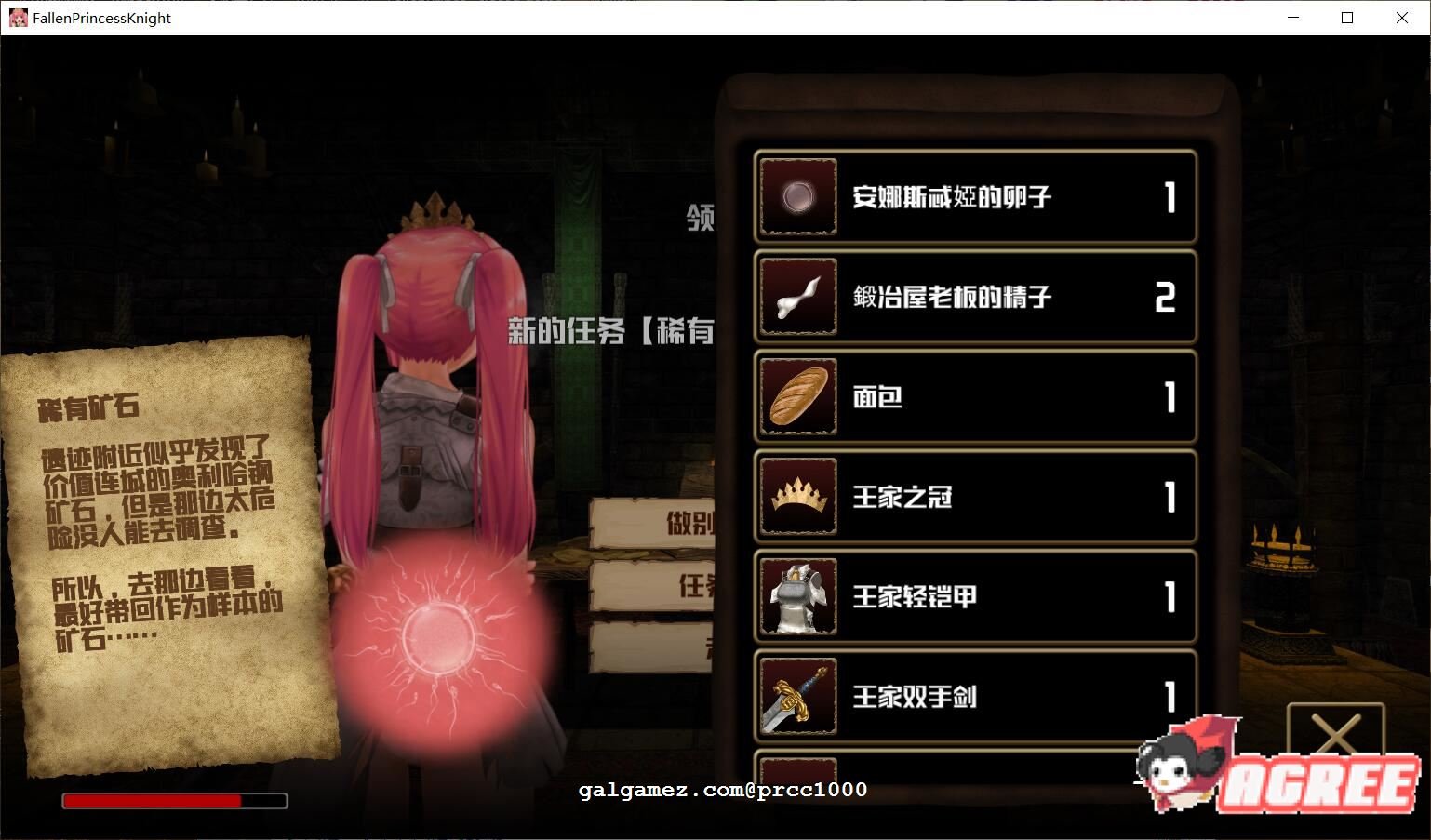Click the 安娜斯忒娅的卵子 egg item icon

pos(797,197)
